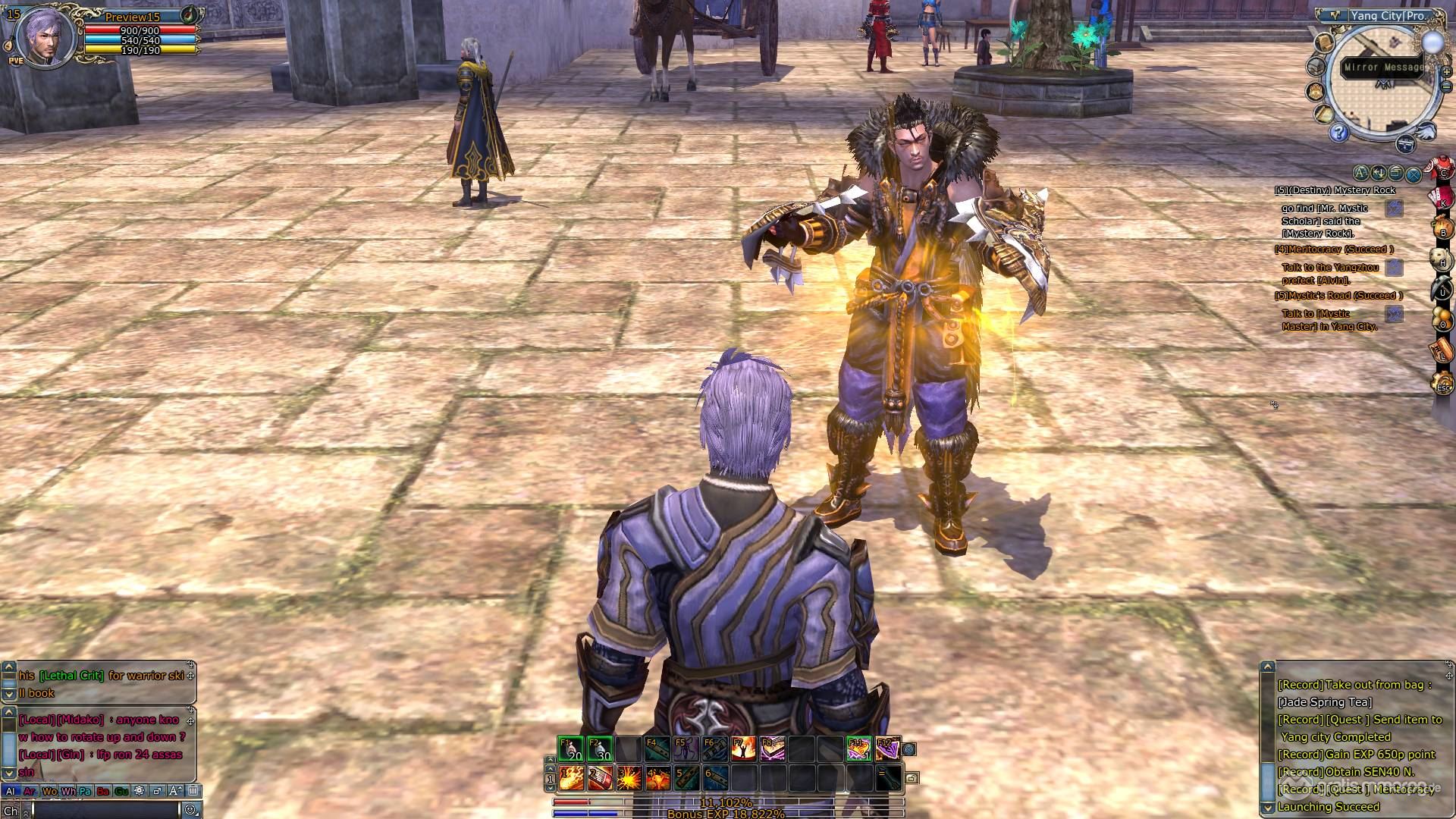
Task: Toggle the hotbar lock icon
Action: click(912, 778)
